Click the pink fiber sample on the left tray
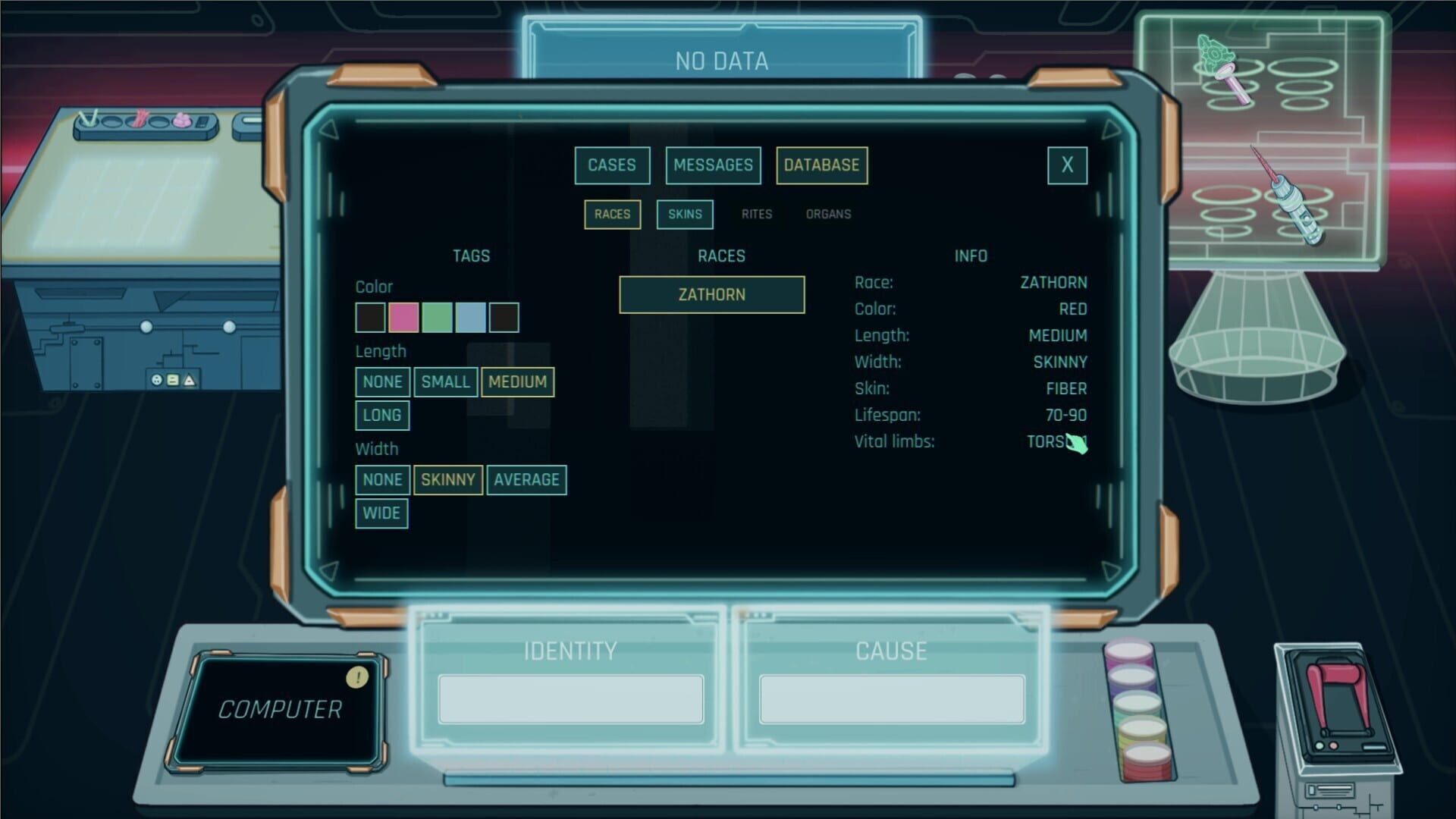The image size is (1456, 819). click(x=140, y=120)
